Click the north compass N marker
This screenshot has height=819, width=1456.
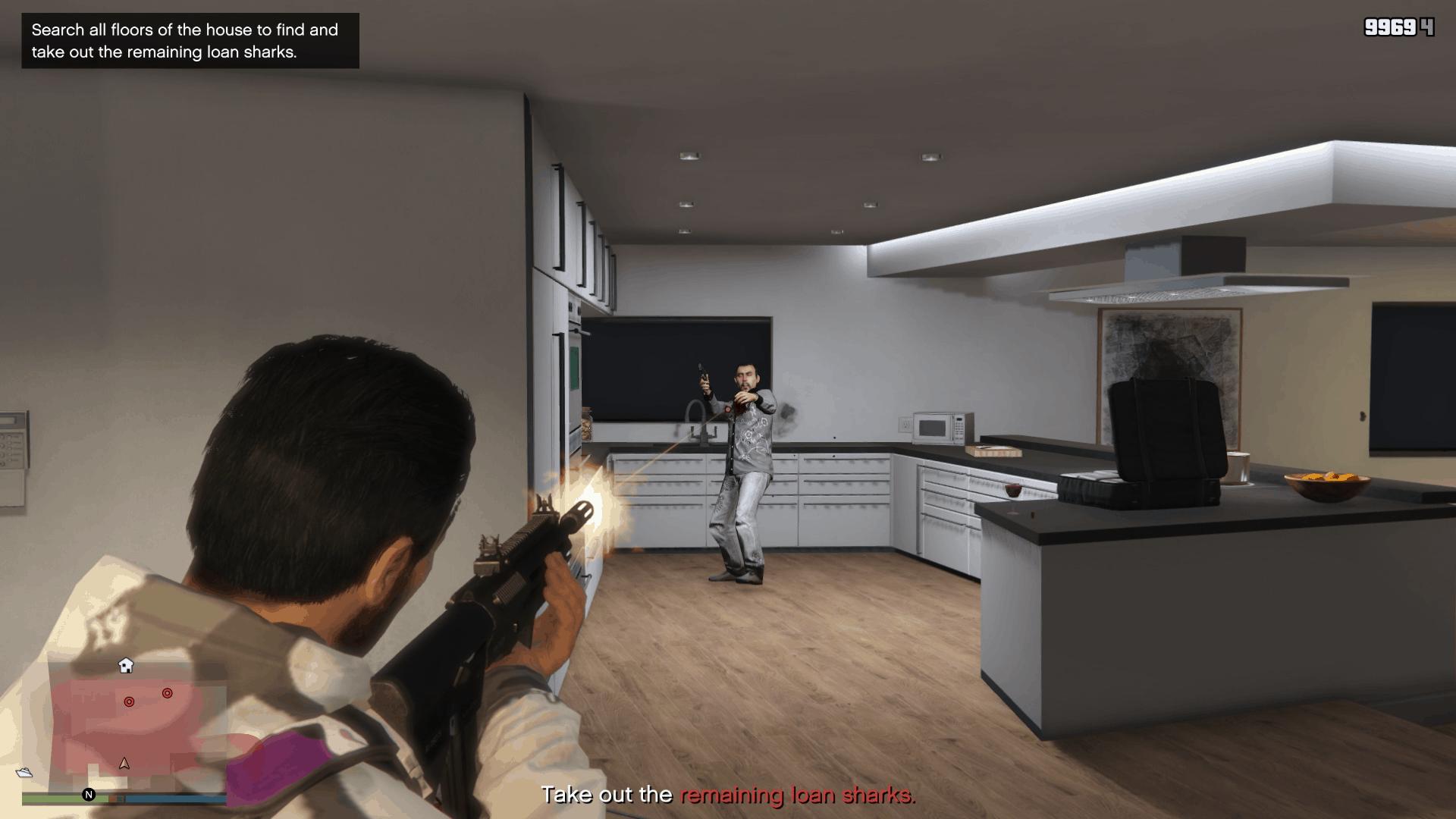[x=89, y=795]
